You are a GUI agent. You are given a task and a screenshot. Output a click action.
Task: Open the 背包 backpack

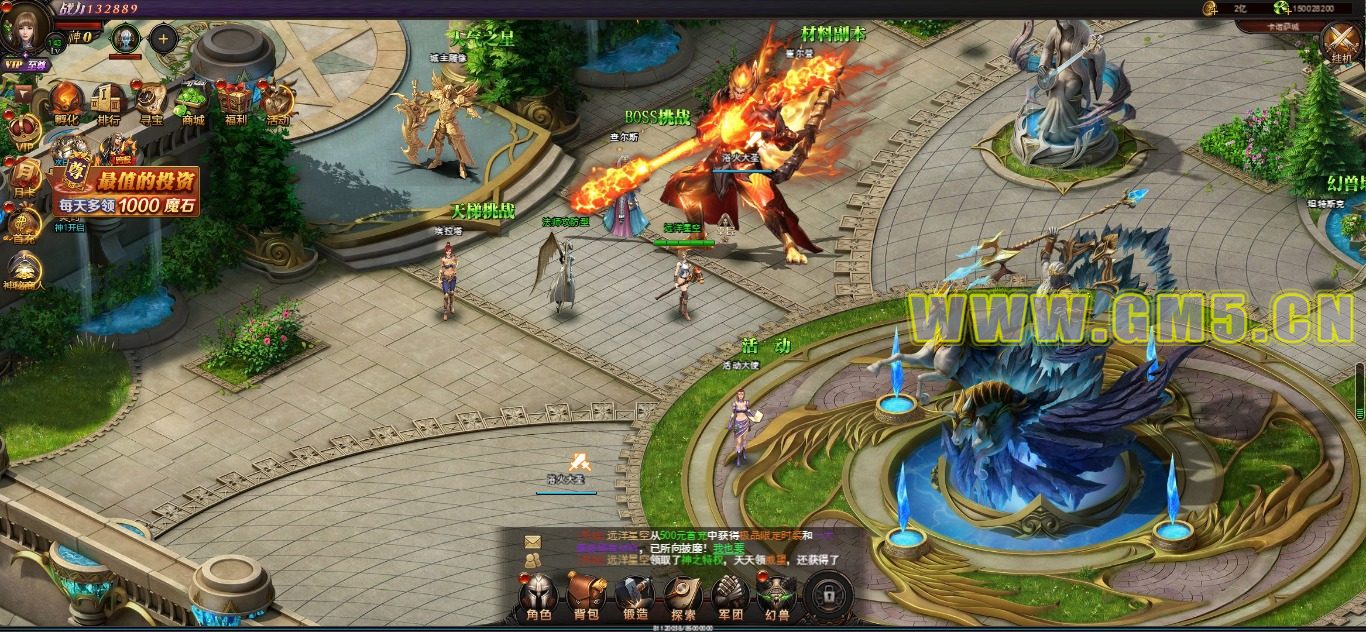click(x=584, y=596)
